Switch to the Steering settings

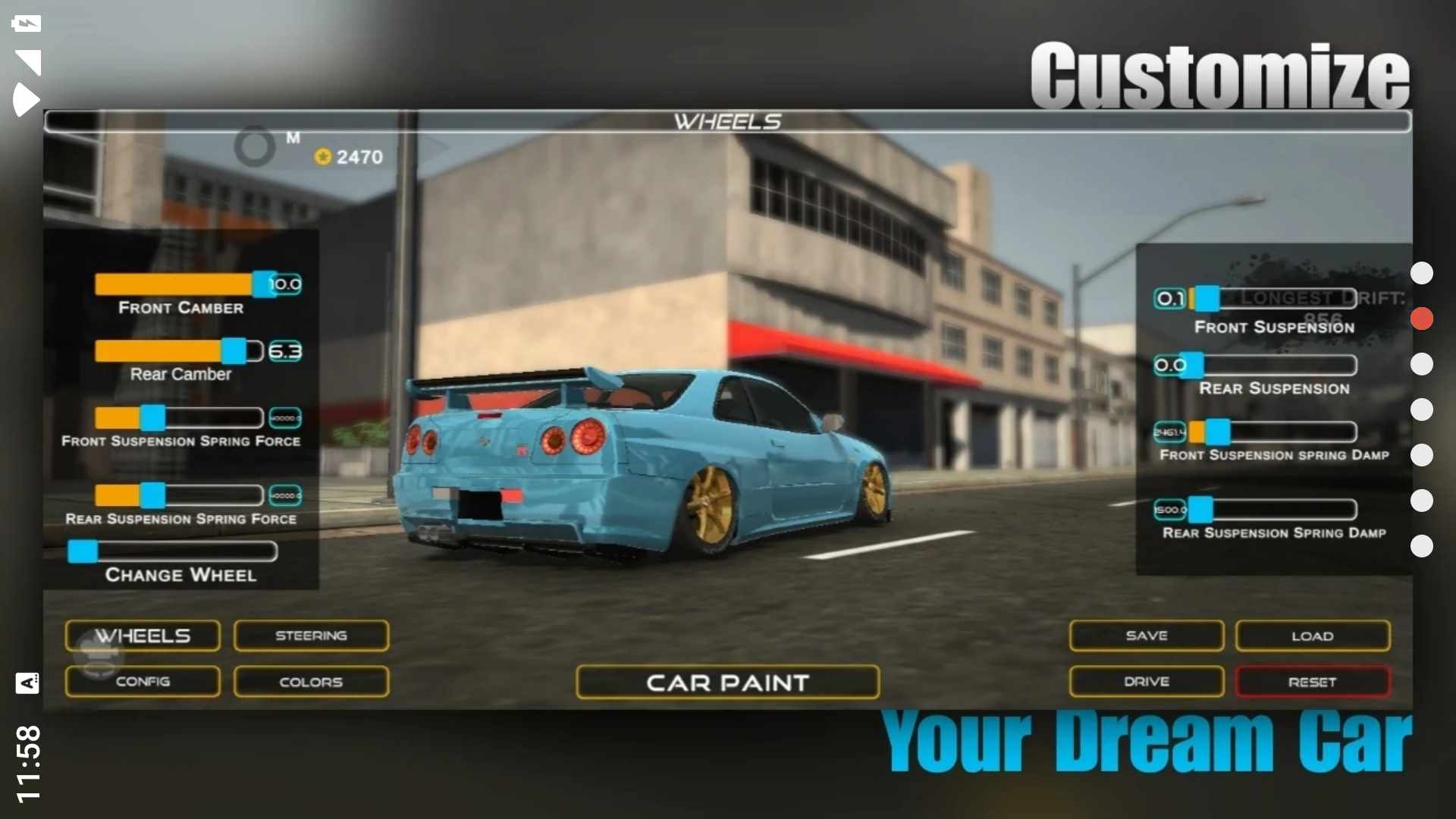coord(311,635)
